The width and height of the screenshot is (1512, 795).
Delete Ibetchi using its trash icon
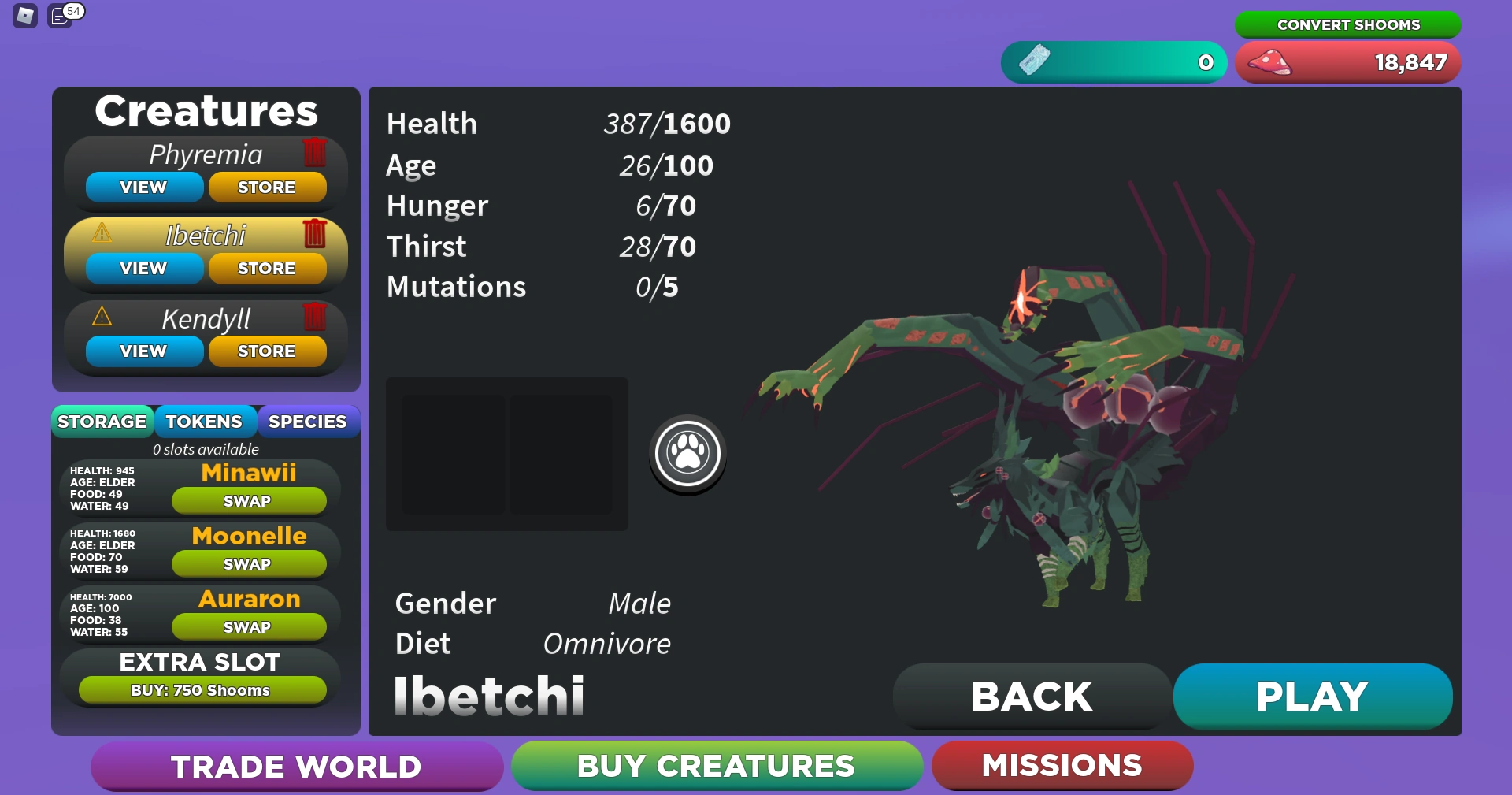pos(315,234)
